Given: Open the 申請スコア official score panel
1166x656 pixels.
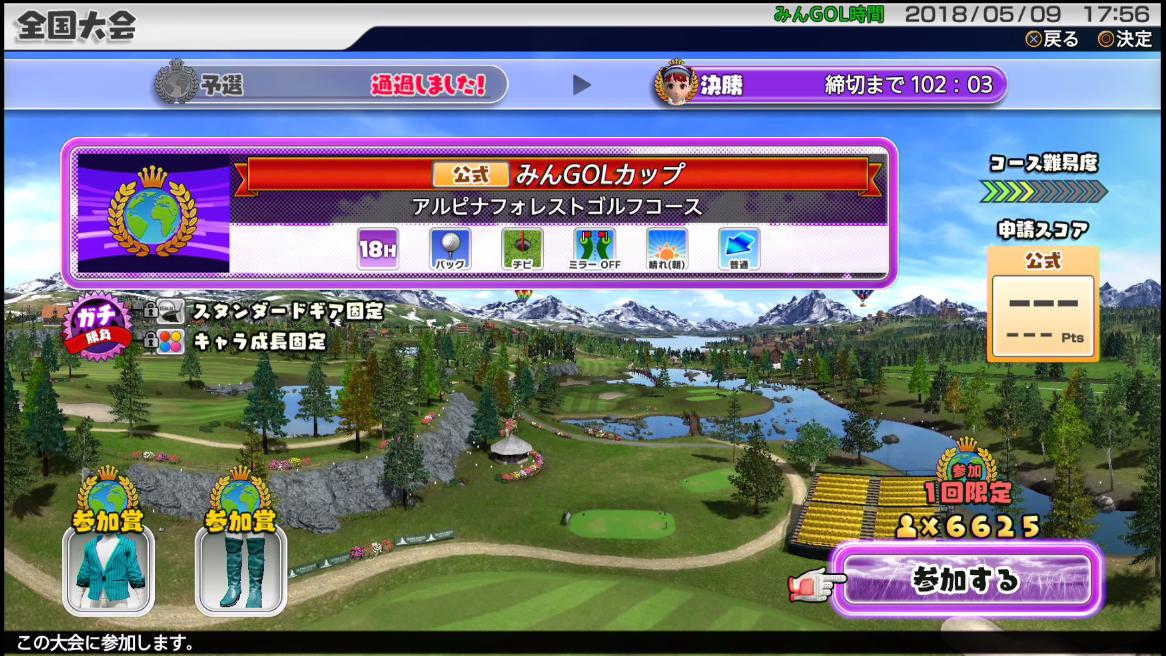Looking at the screenshot, I should tap(1042, 304).
